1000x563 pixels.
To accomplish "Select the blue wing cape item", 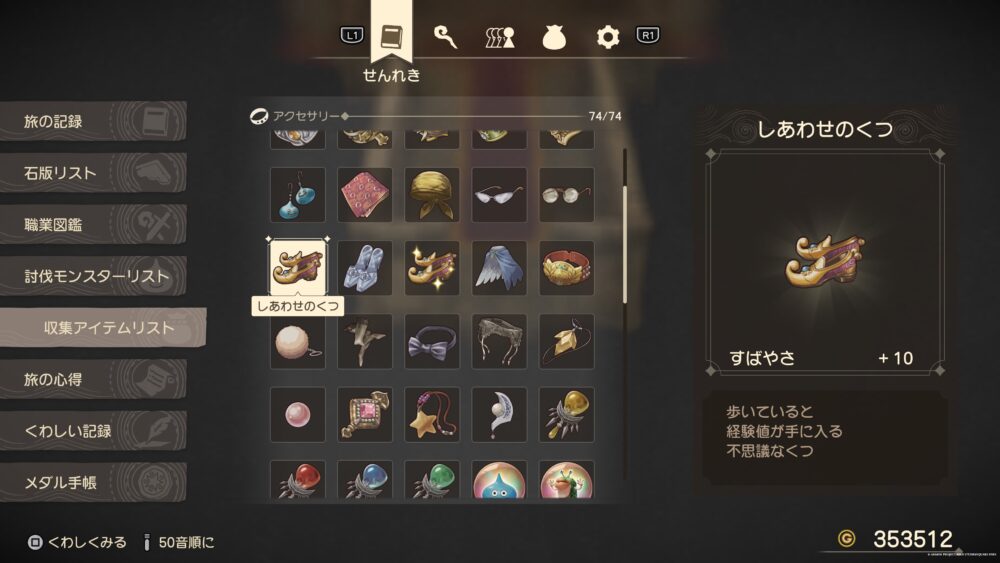I will point(499,268).
